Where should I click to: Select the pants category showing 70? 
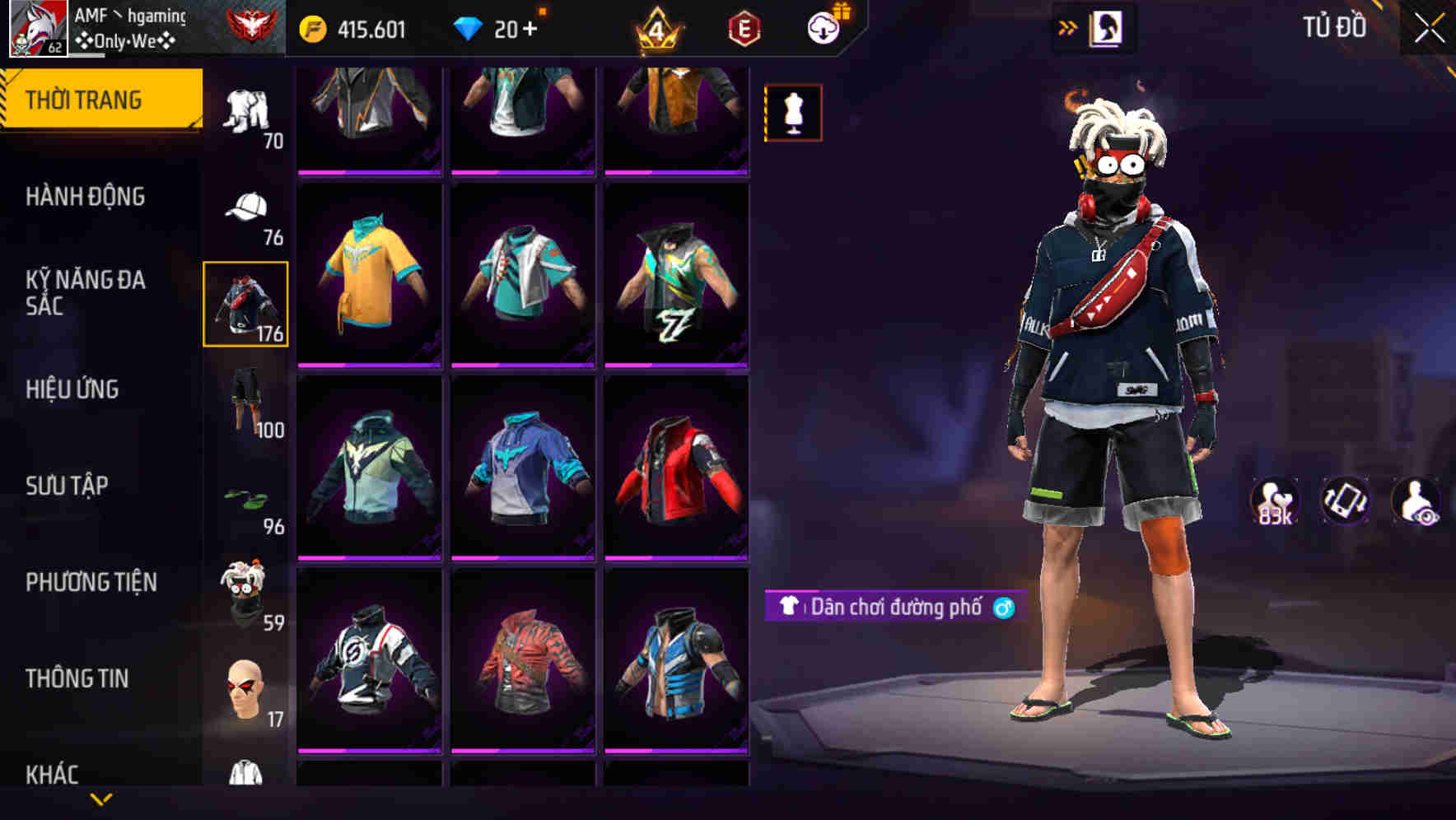[x=245, y=107]
